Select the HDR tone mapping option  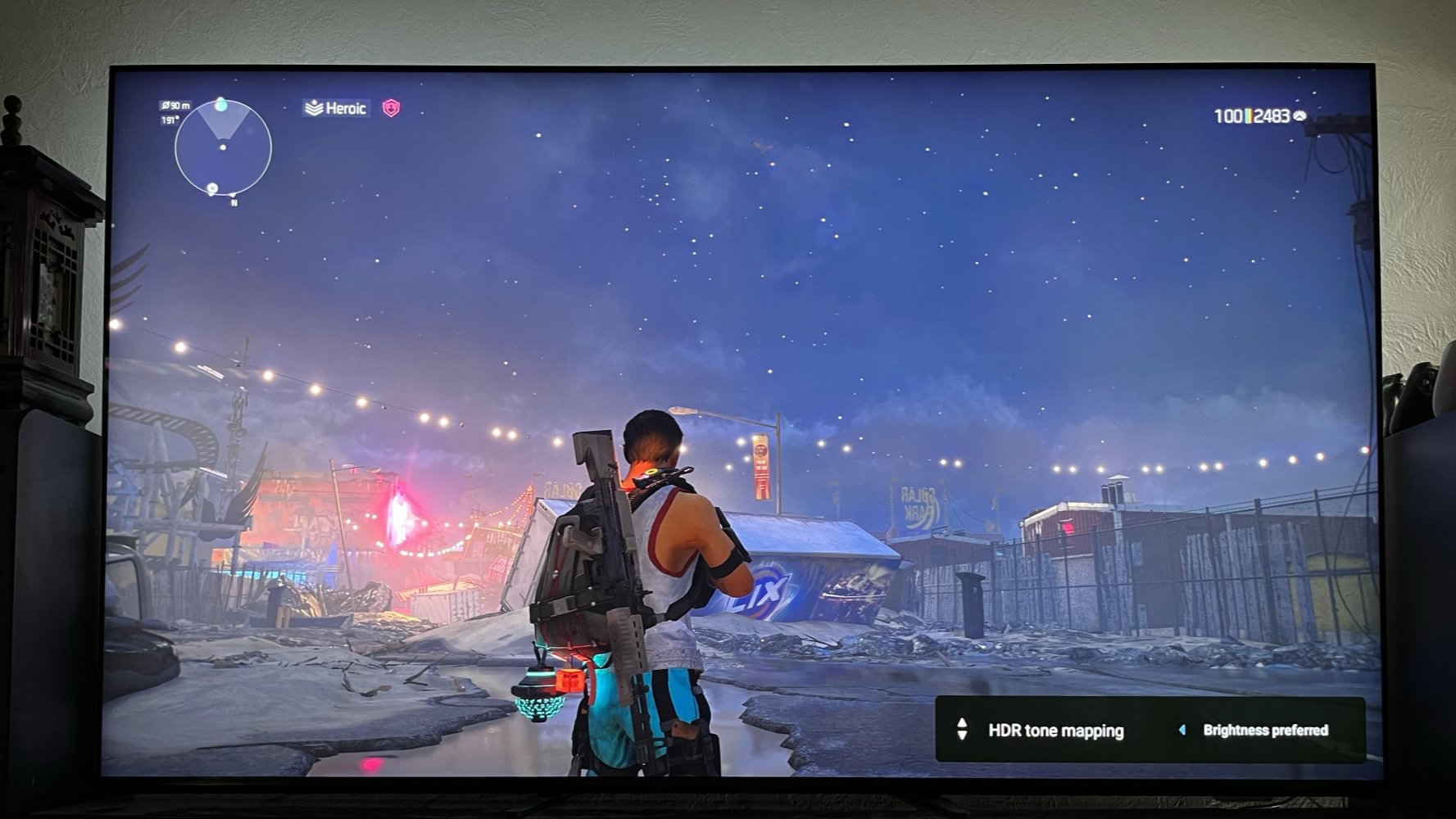coord(1055,731)
